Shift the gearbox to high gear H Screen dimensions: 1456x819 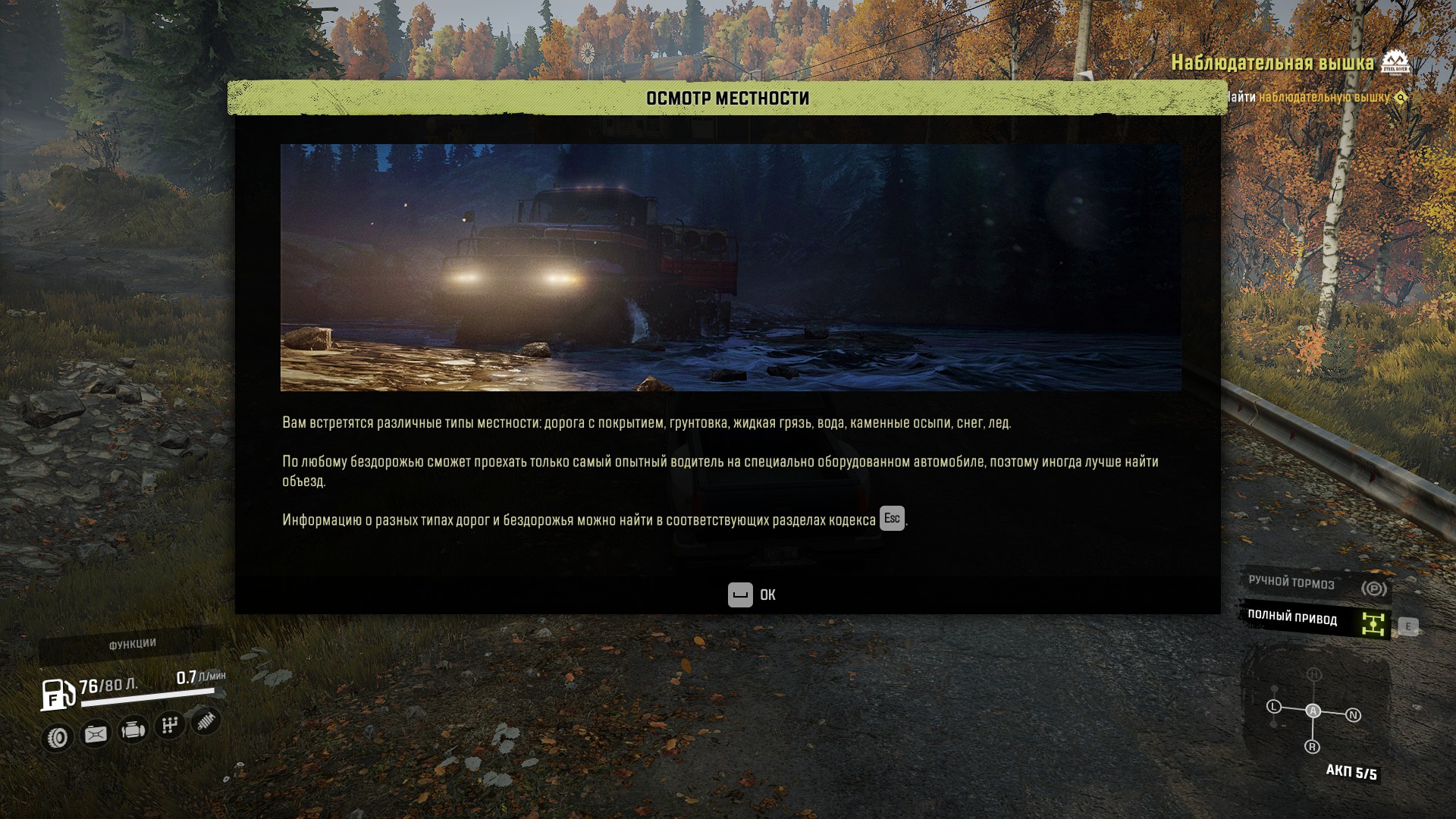pos(1314,674)
